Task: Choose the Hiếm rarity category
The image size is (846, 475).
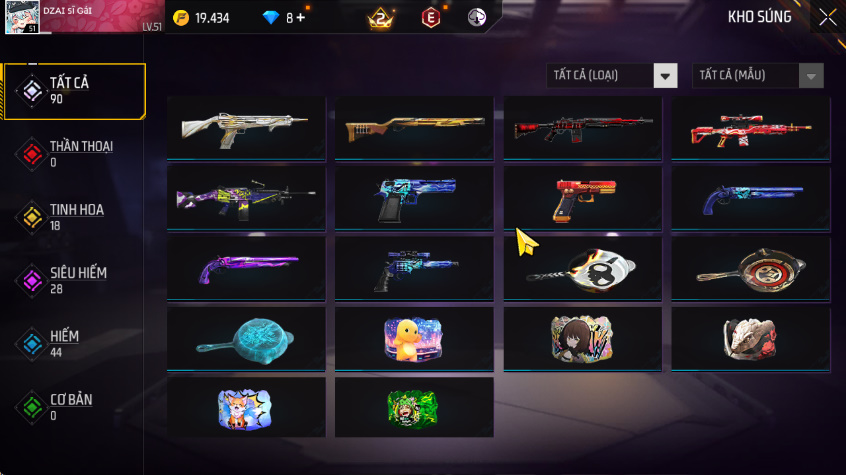Action: coord(74,343)
